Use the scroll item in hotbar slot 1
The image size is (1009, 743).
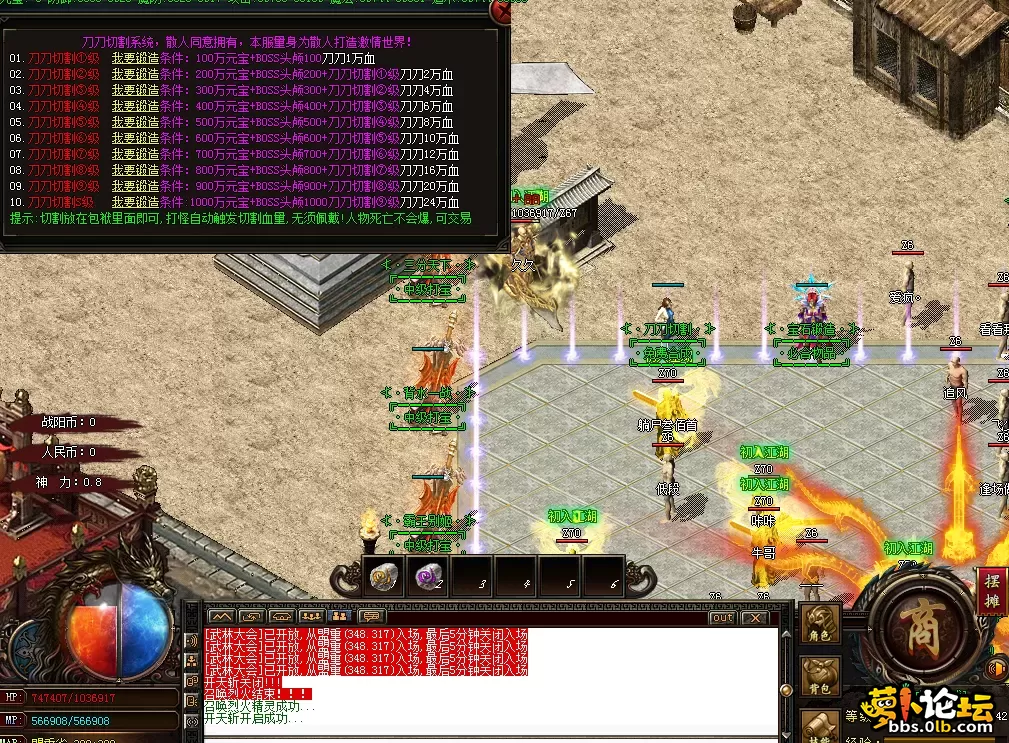pyautogui.click(x=385, y=576)
